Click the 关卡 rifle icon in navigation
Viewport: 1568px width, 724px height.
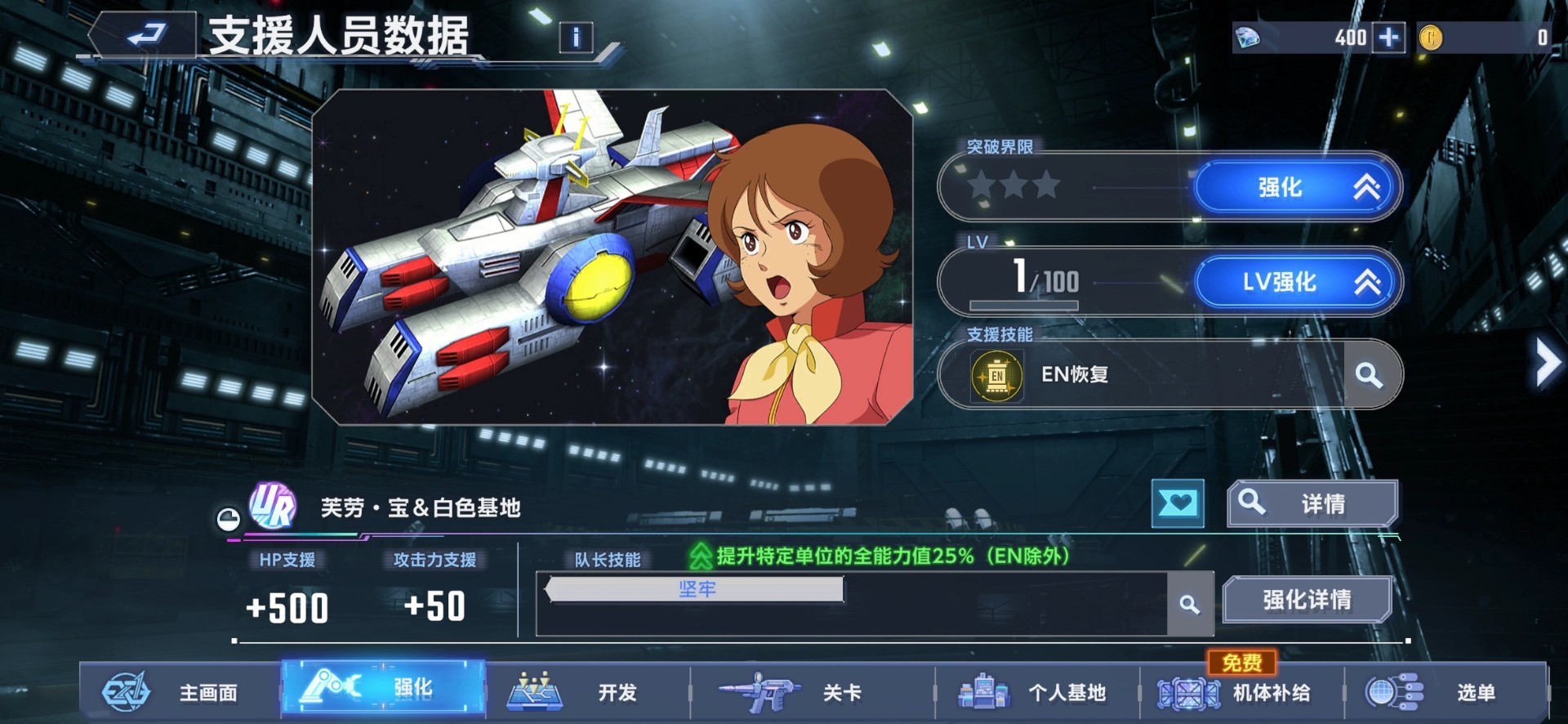point(763,690)
